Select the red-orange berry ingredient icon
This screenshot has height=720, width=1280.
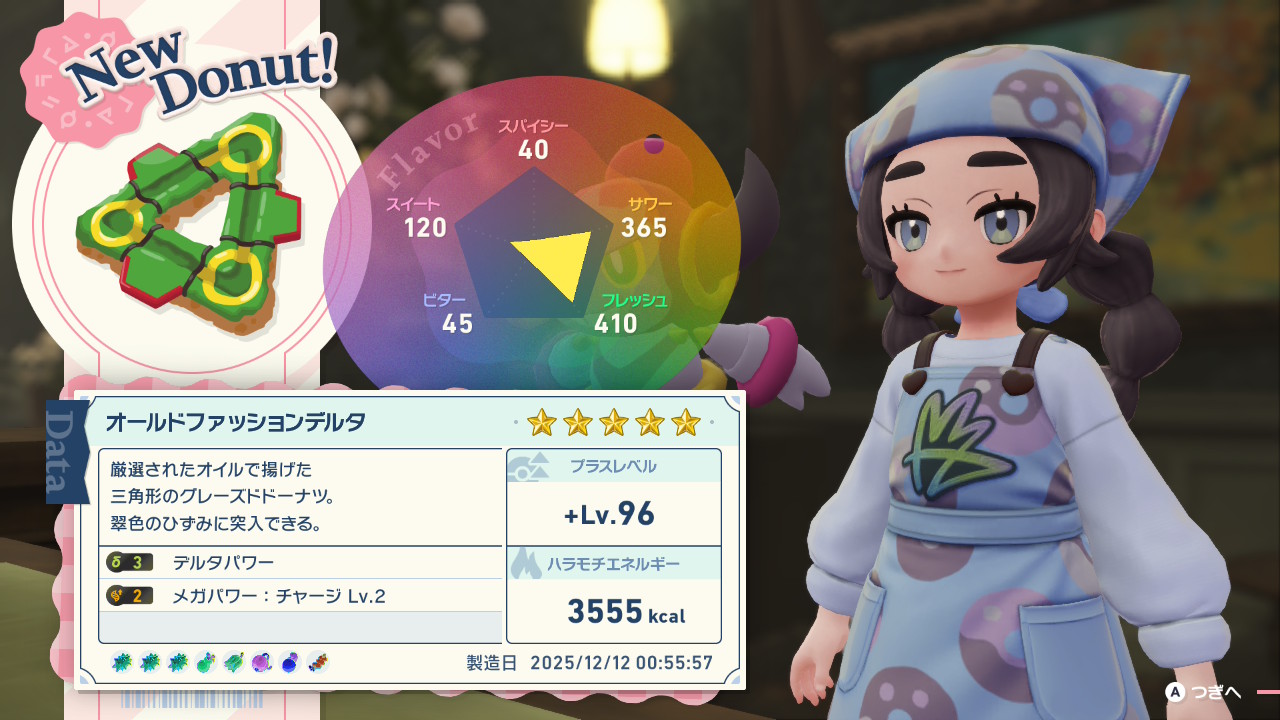318,662
